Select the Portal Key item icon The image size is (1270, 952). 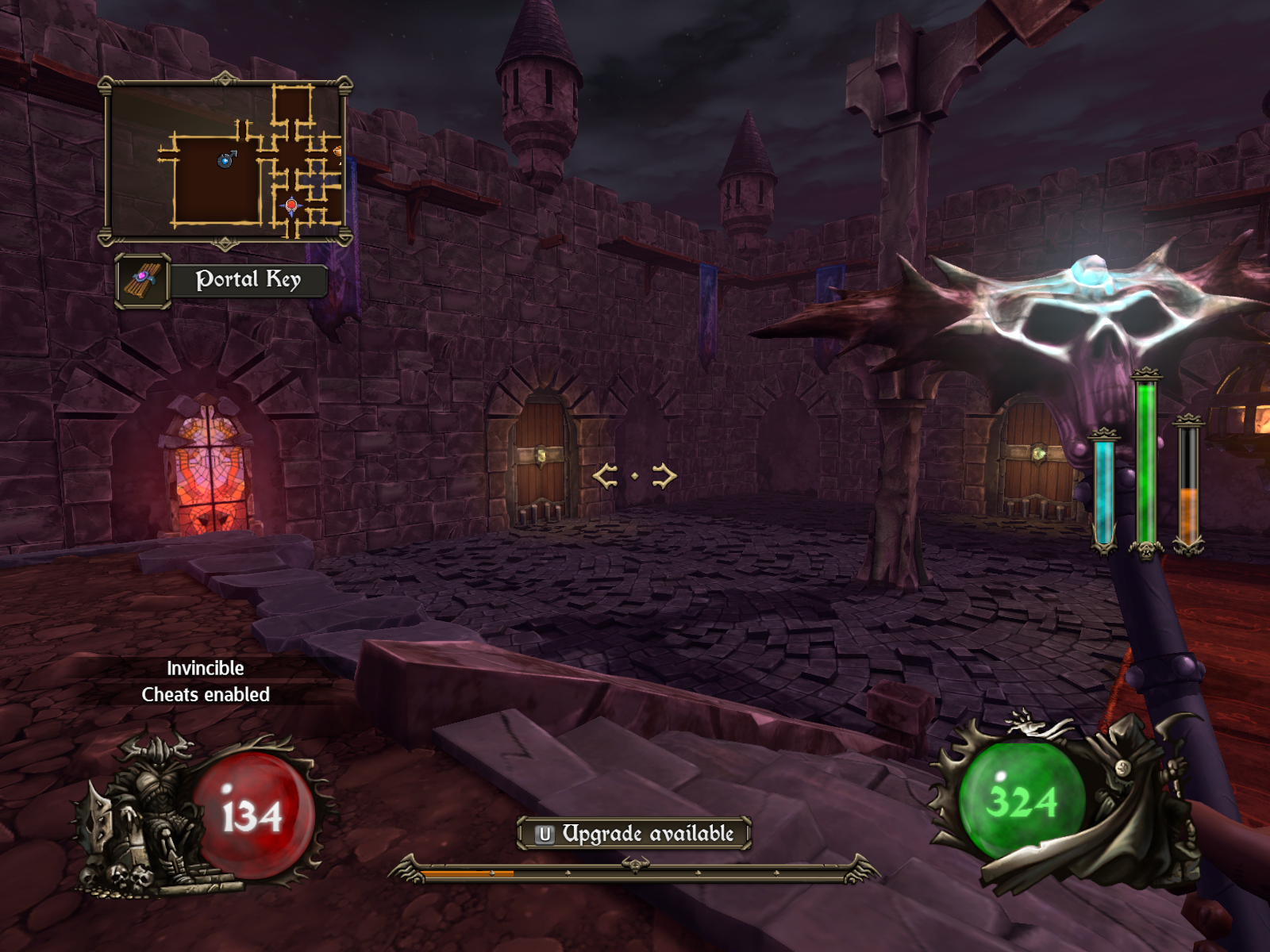[x=143, y=280]
